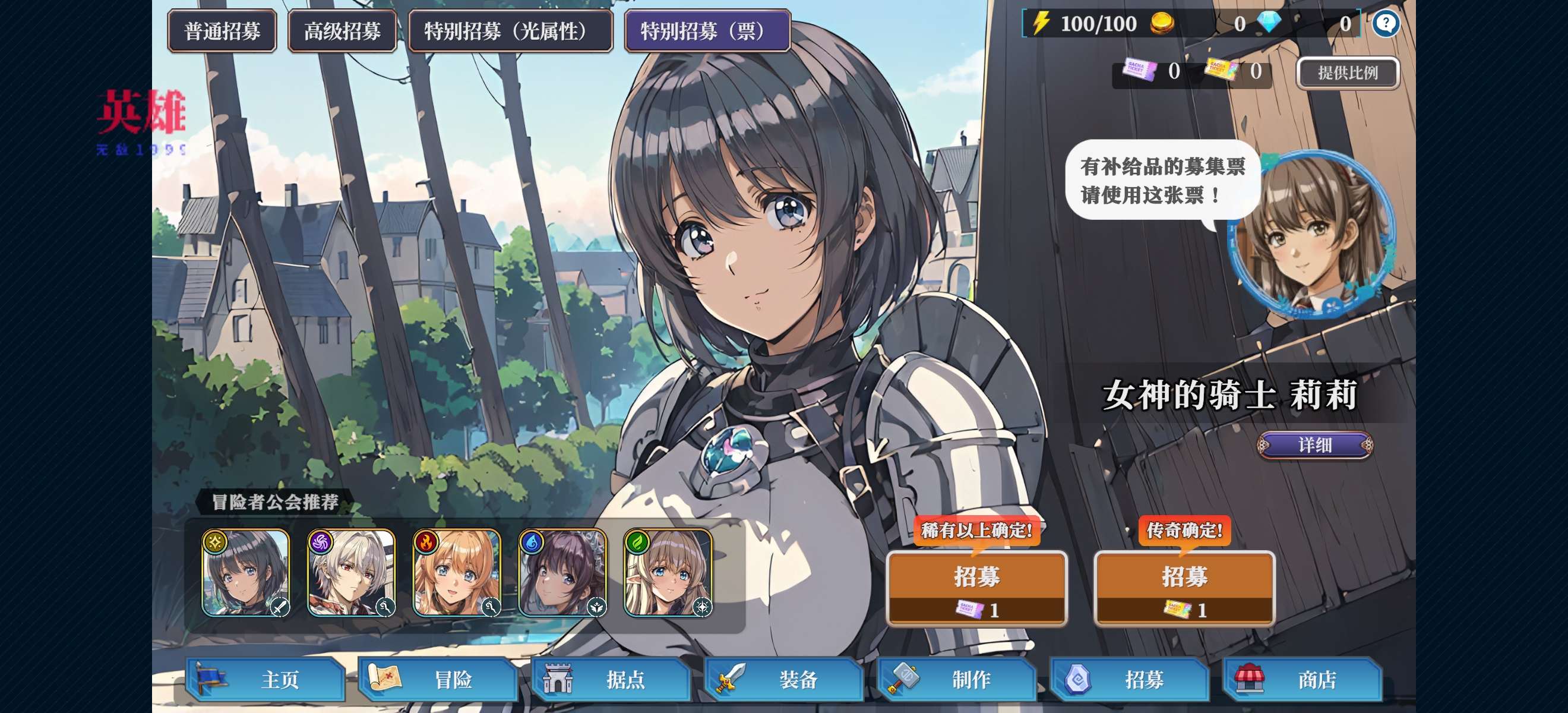Open the 制作 crafting menu
1568x713 pixels.
tap(957, 679)
